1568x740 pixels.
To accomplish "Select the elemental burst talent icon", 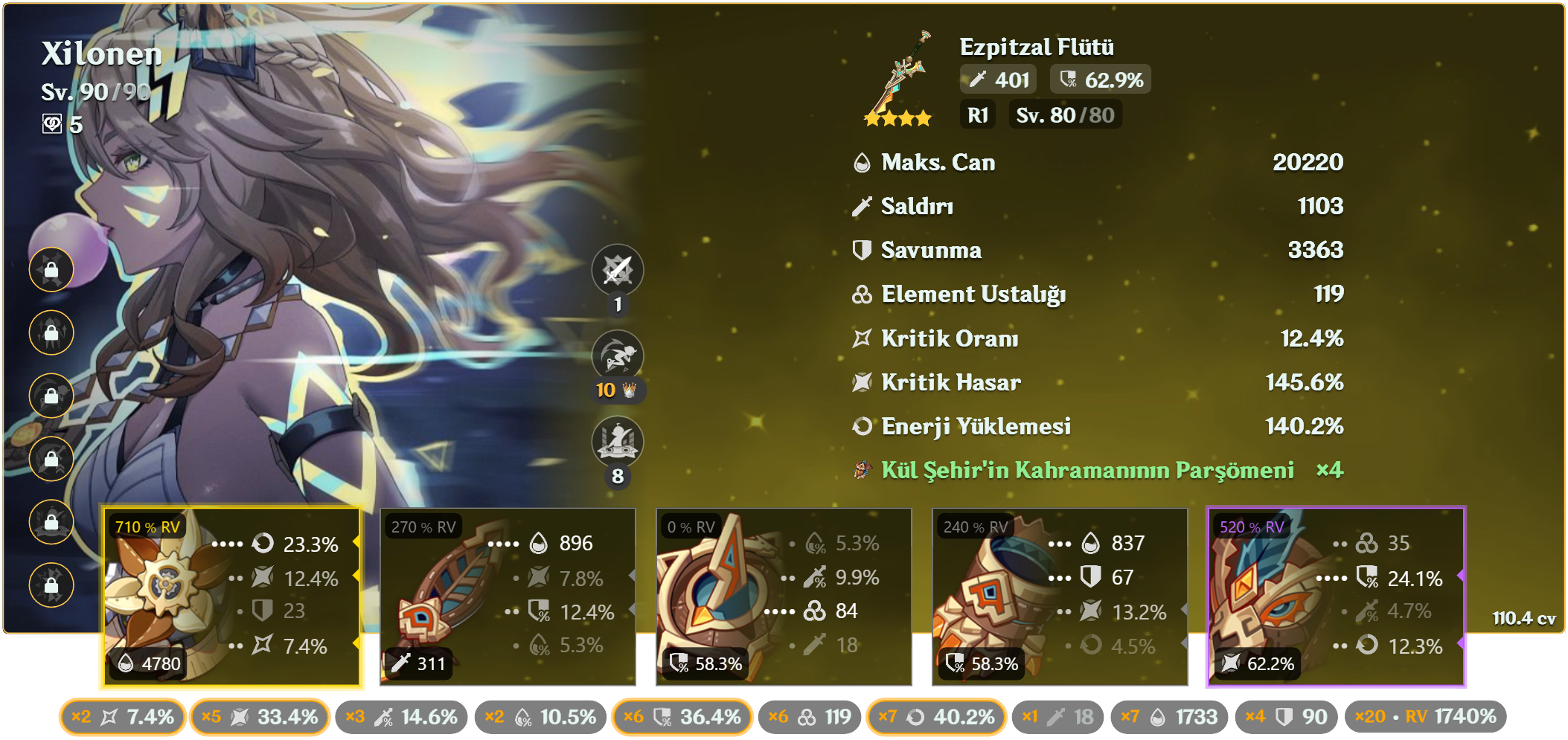I will tap(618, 442).
